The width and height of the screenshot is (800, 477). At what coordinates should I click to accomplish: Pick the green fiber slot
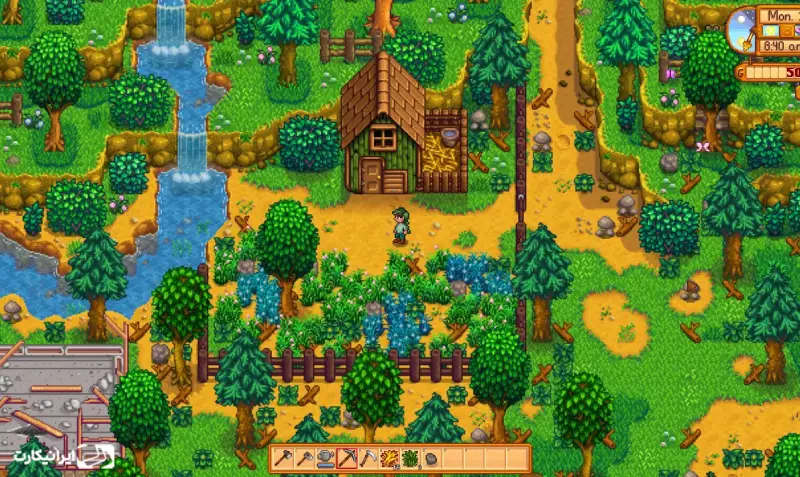point(411,459)
